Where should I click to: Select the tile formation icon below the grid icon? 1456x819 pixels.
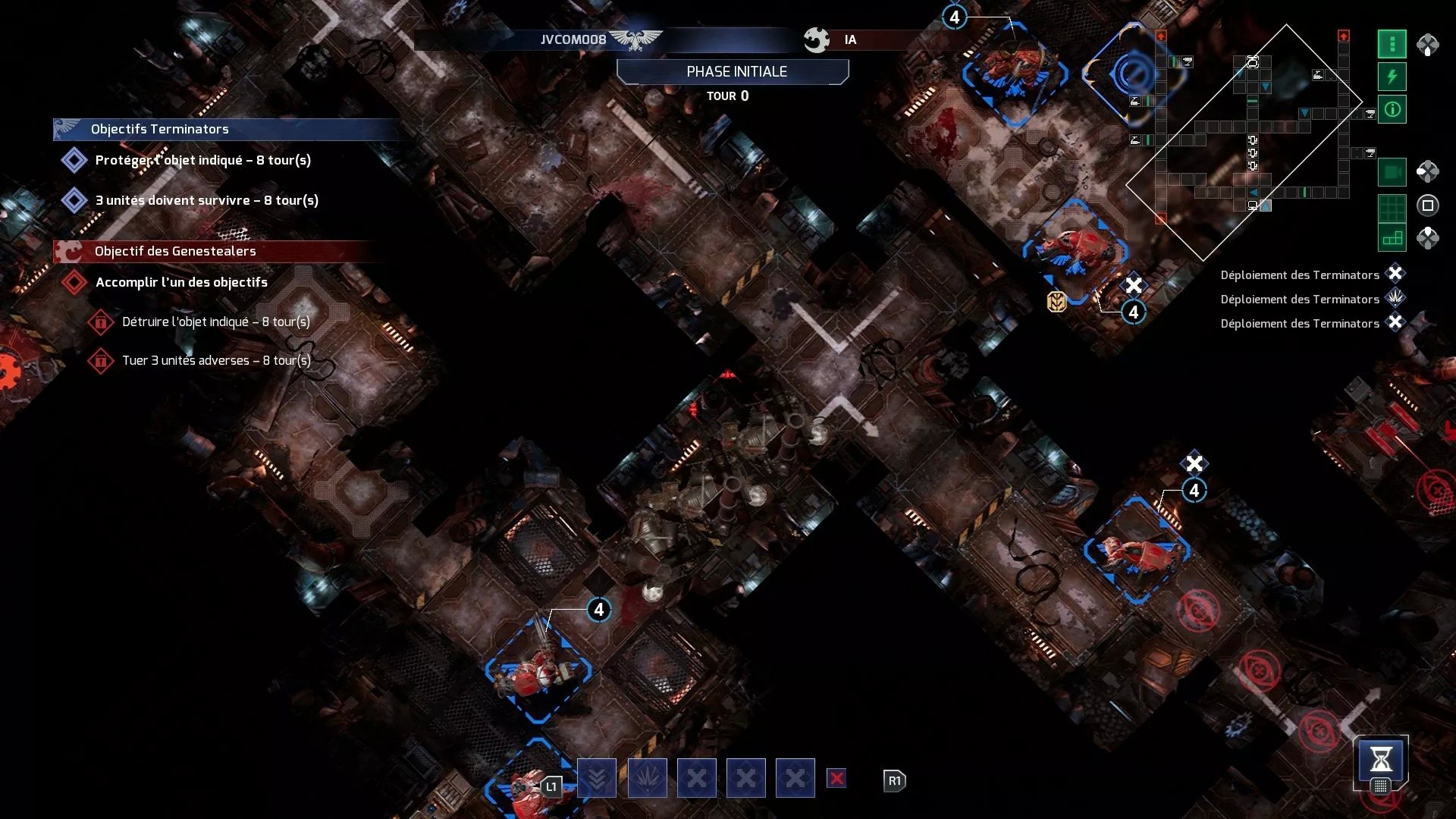coord(1392,237)
